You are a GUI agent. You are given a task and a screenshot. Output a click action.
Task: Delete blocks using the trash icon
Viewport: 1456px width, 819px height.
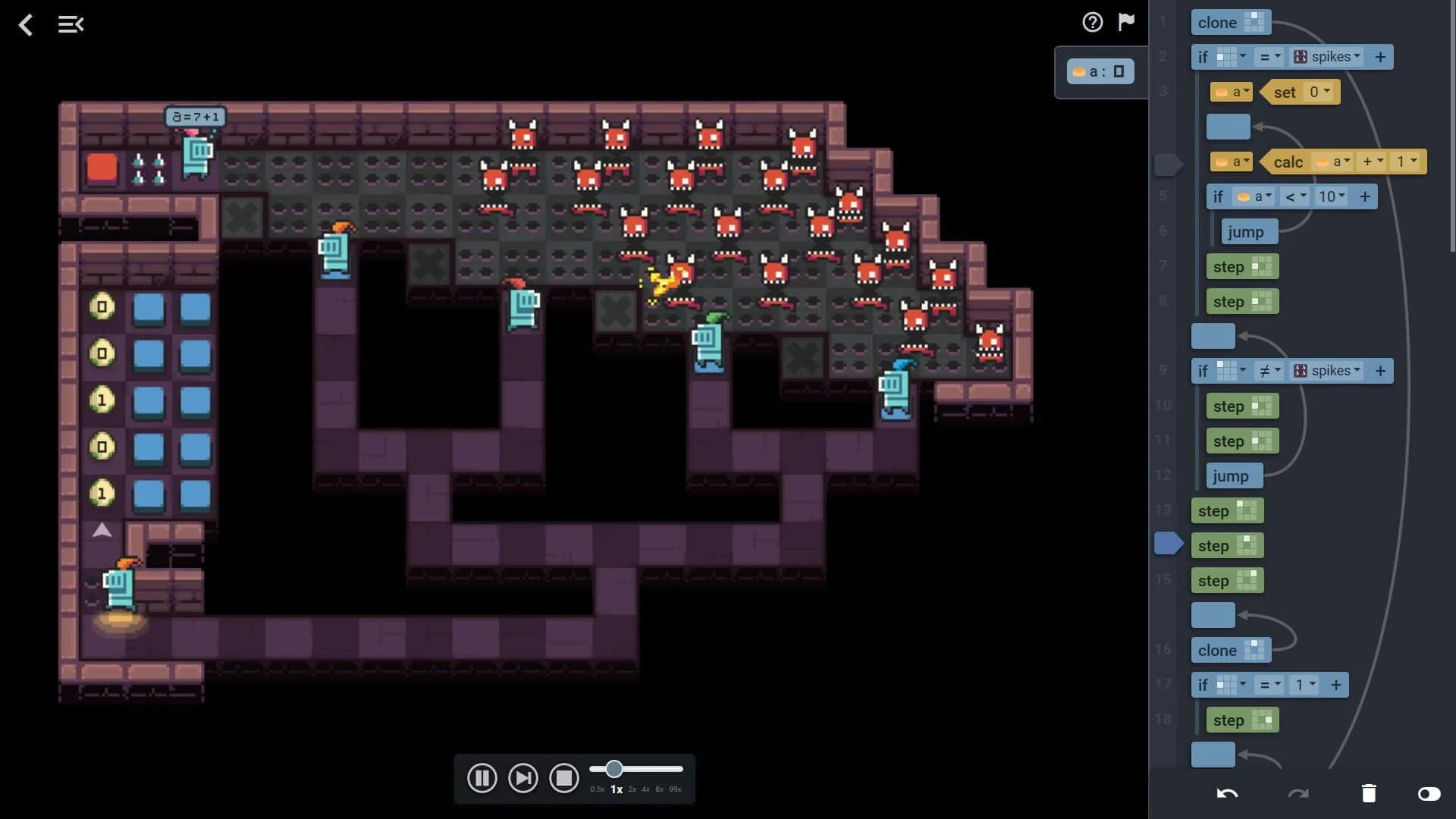1369,792
